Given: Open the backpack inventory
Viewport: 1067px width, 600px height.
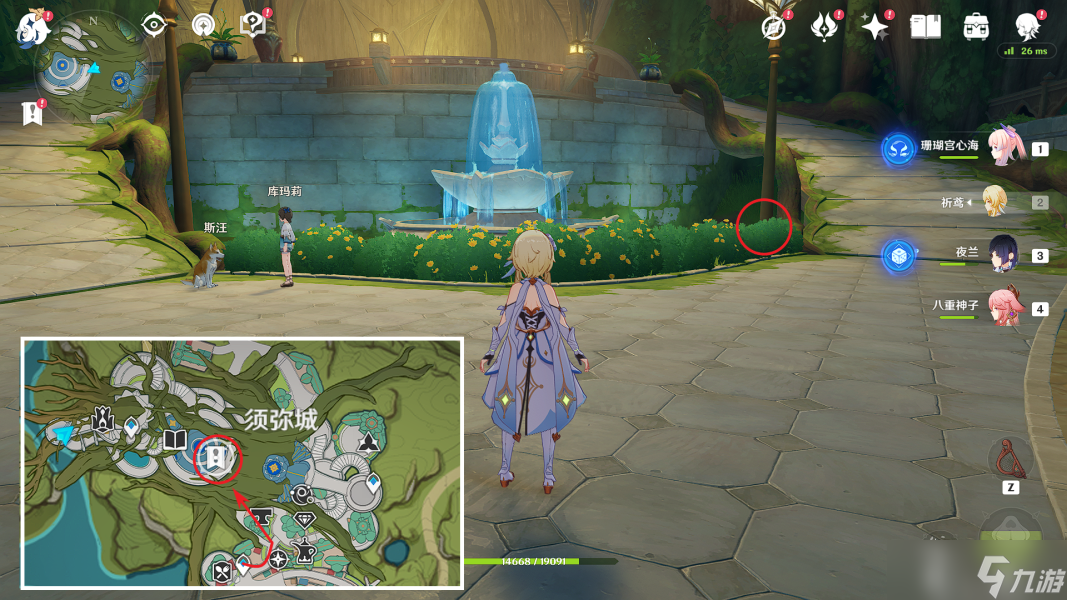Looking at the screenshot, I should click(x=977, y=27).
